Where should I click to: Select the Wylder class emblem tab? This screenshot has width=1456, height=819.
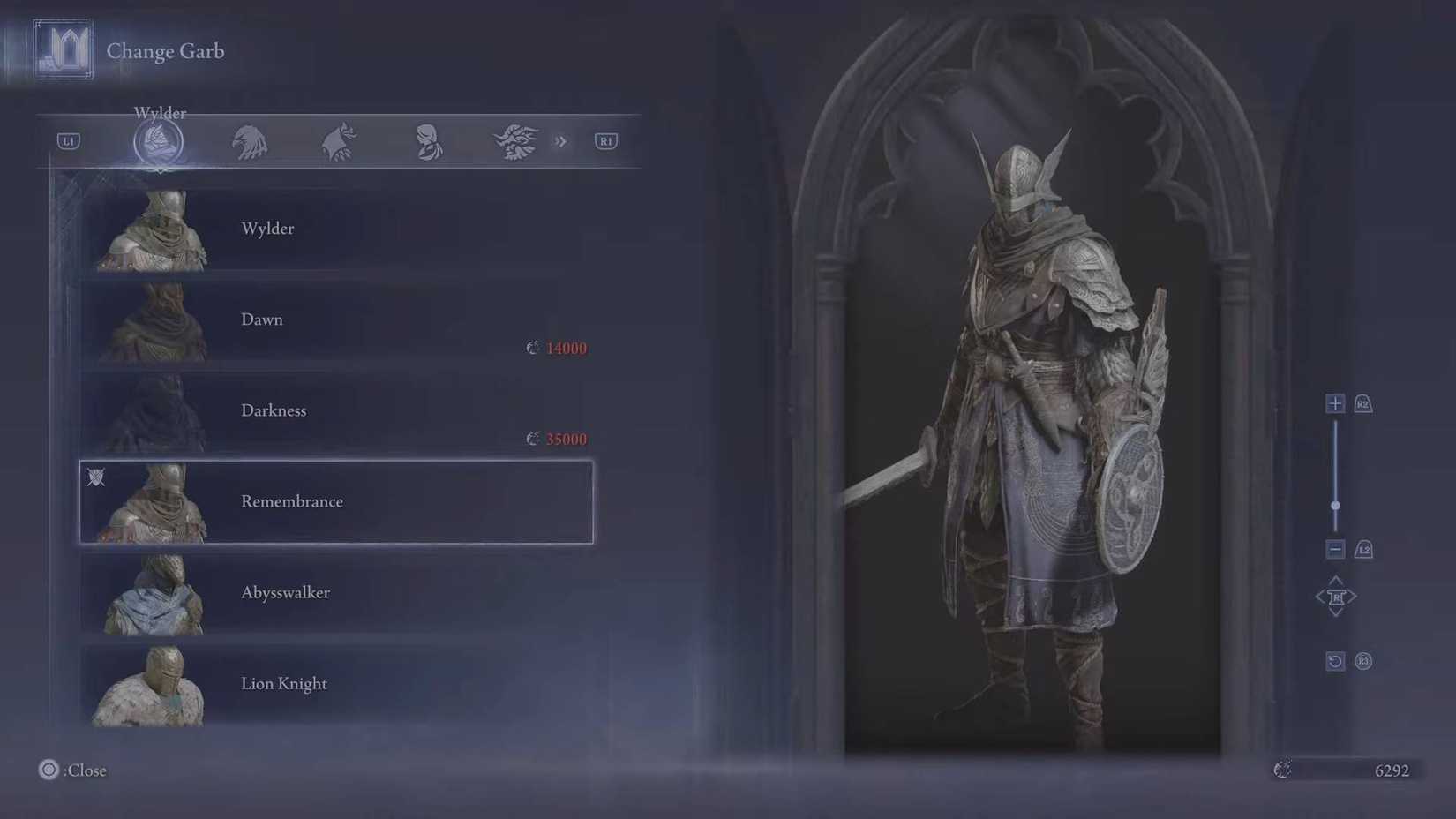(159, 141)
